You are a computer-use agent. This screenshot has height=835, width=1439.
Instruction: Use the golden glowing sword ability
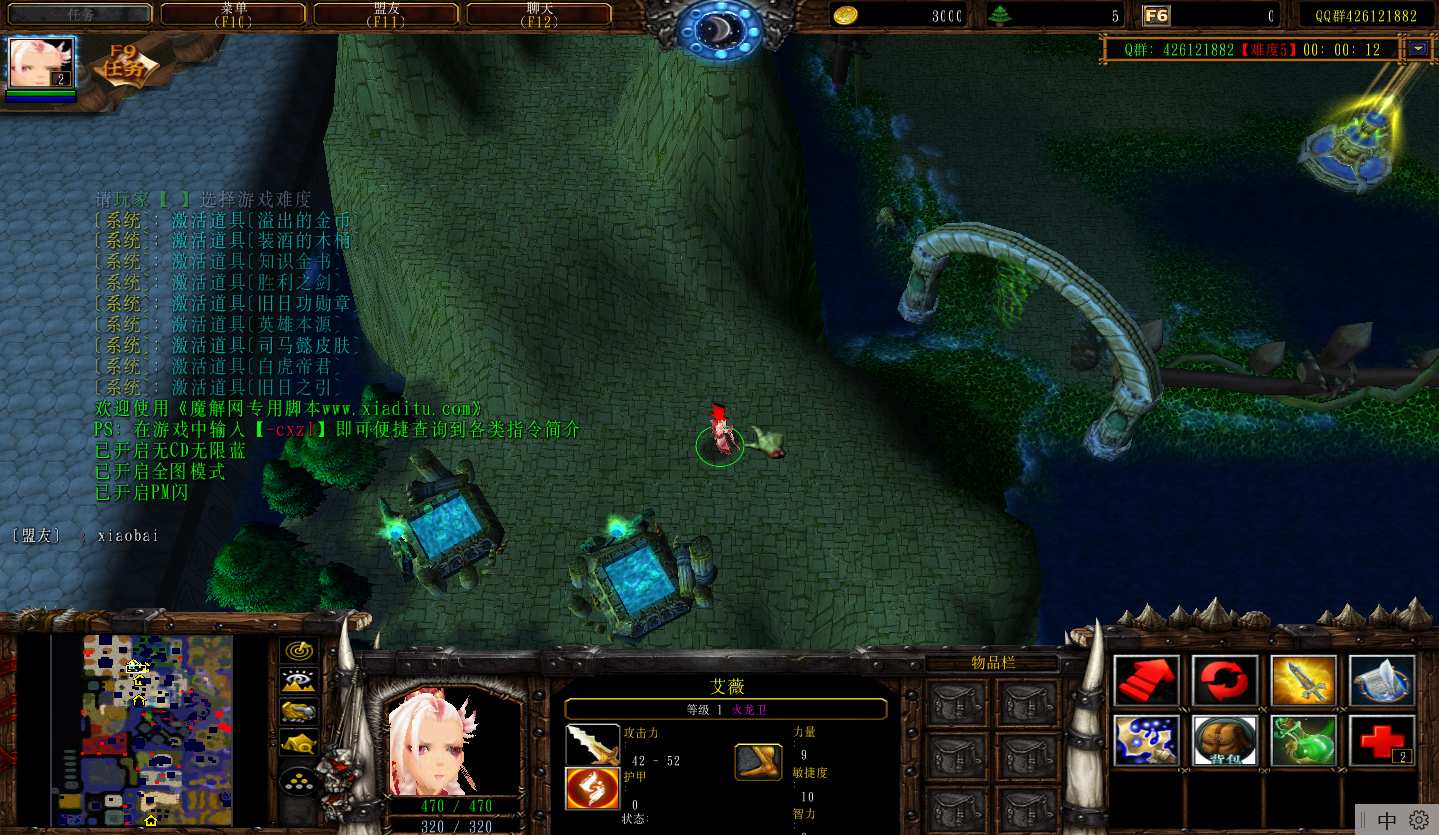pyautogui.click(x=1303, y=681)
